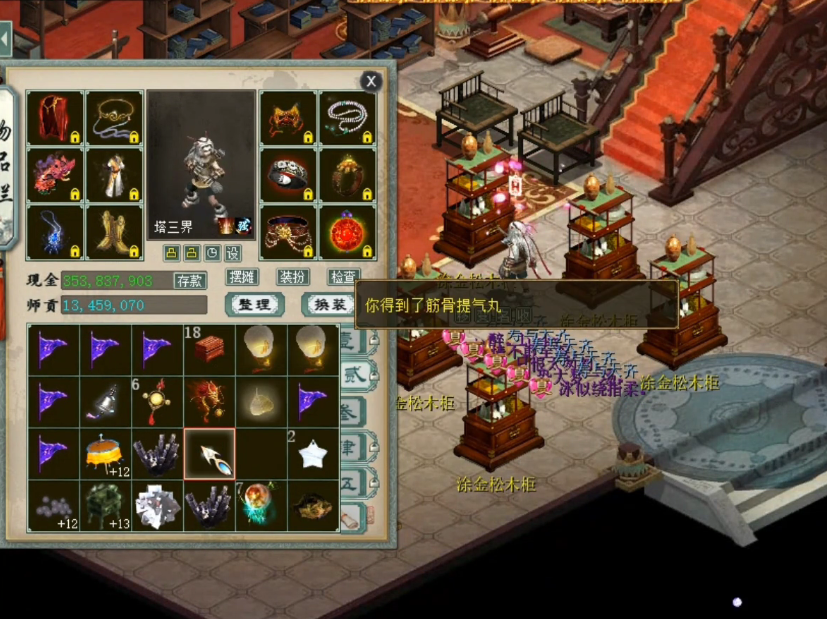Select the equipped red cloak slot

(55, 118)
